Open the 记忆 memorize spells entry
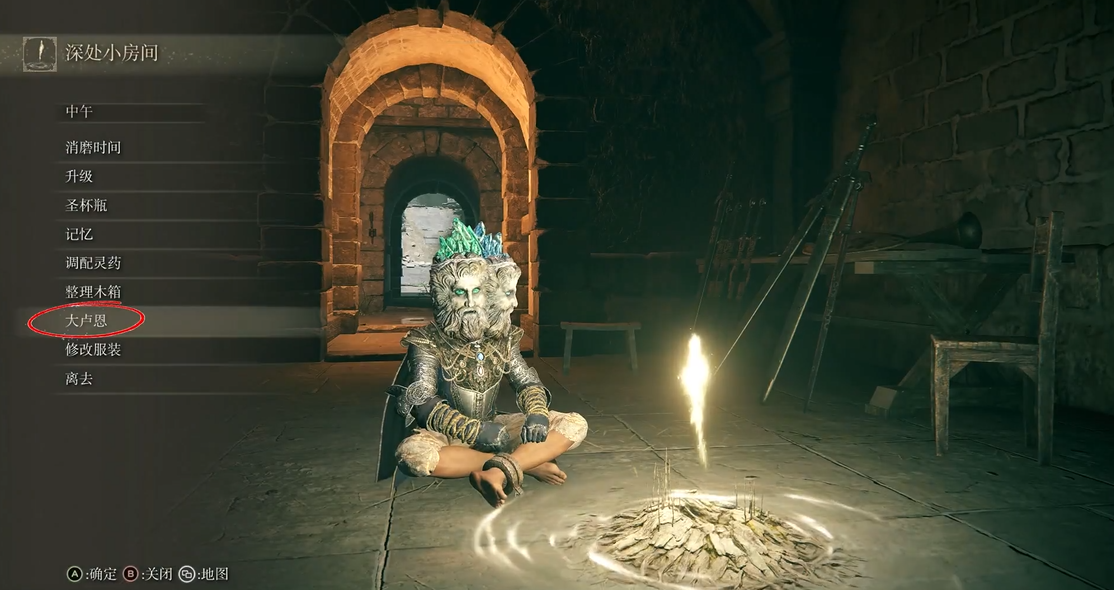The width and height of the screenshot is (1114, 590). 79,234
